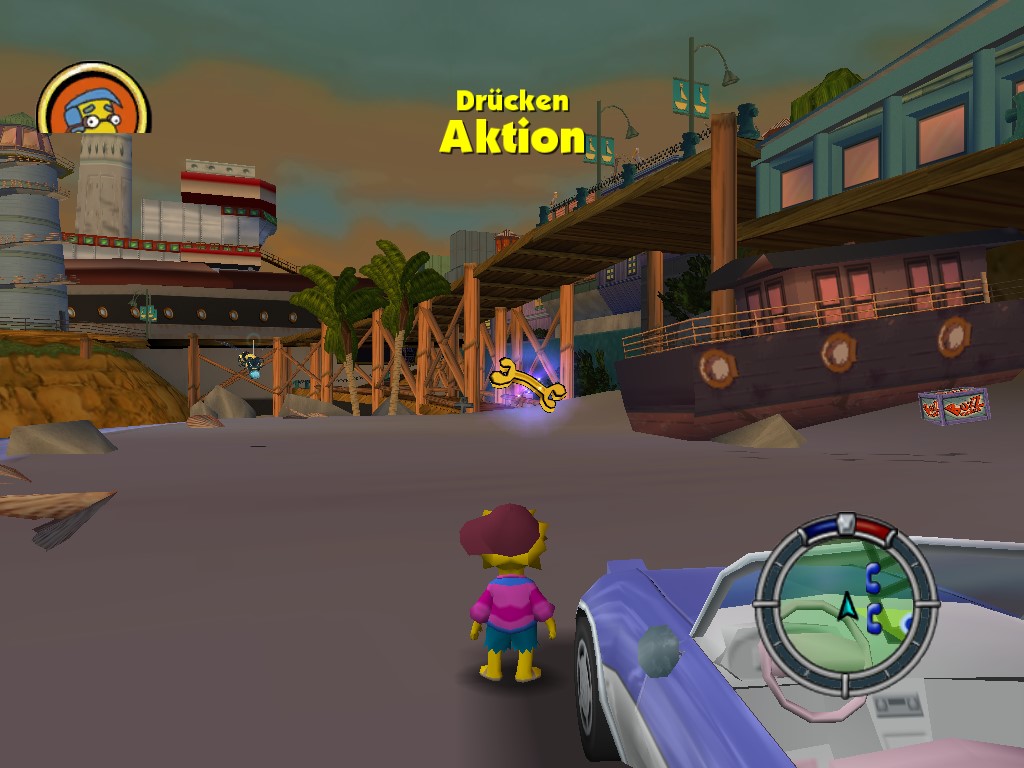
Task: Click the Milhouse character portrait icon
Action: tap(93, 101)
